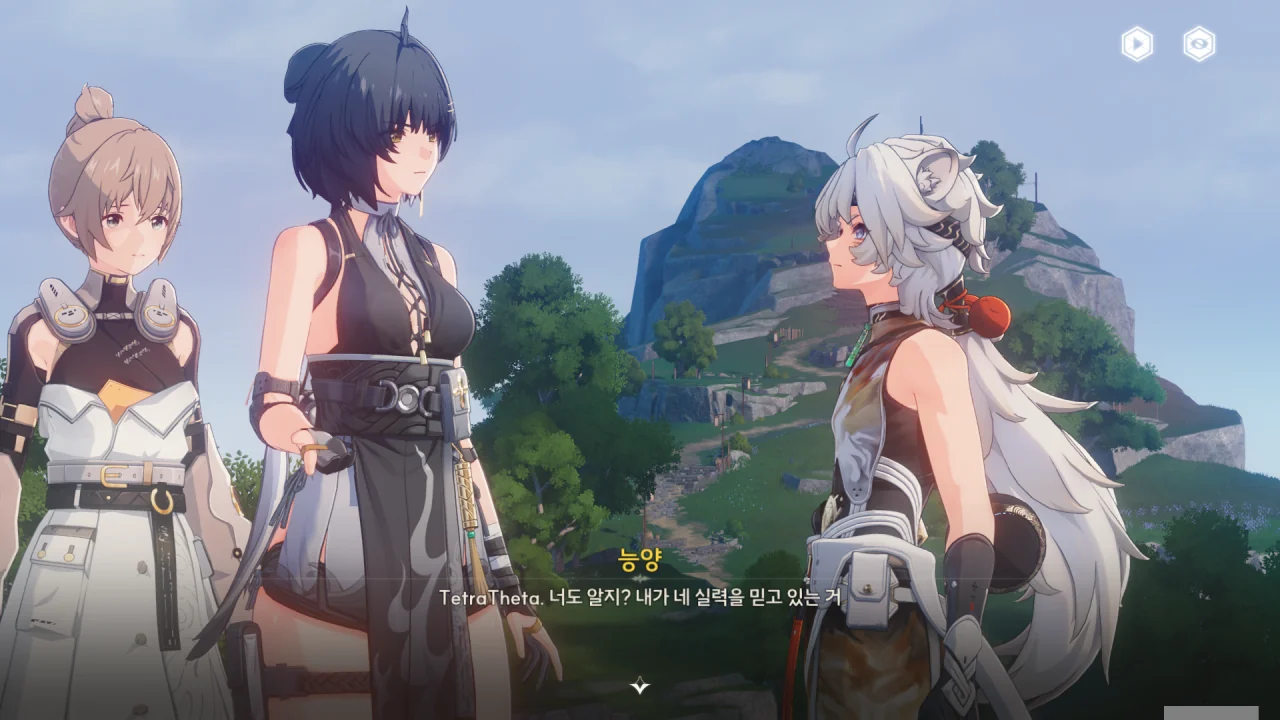1280x720 pixels.
Task: Toggle dialogue auto-play hexagon button
Action: click(x=1137, y=44)
